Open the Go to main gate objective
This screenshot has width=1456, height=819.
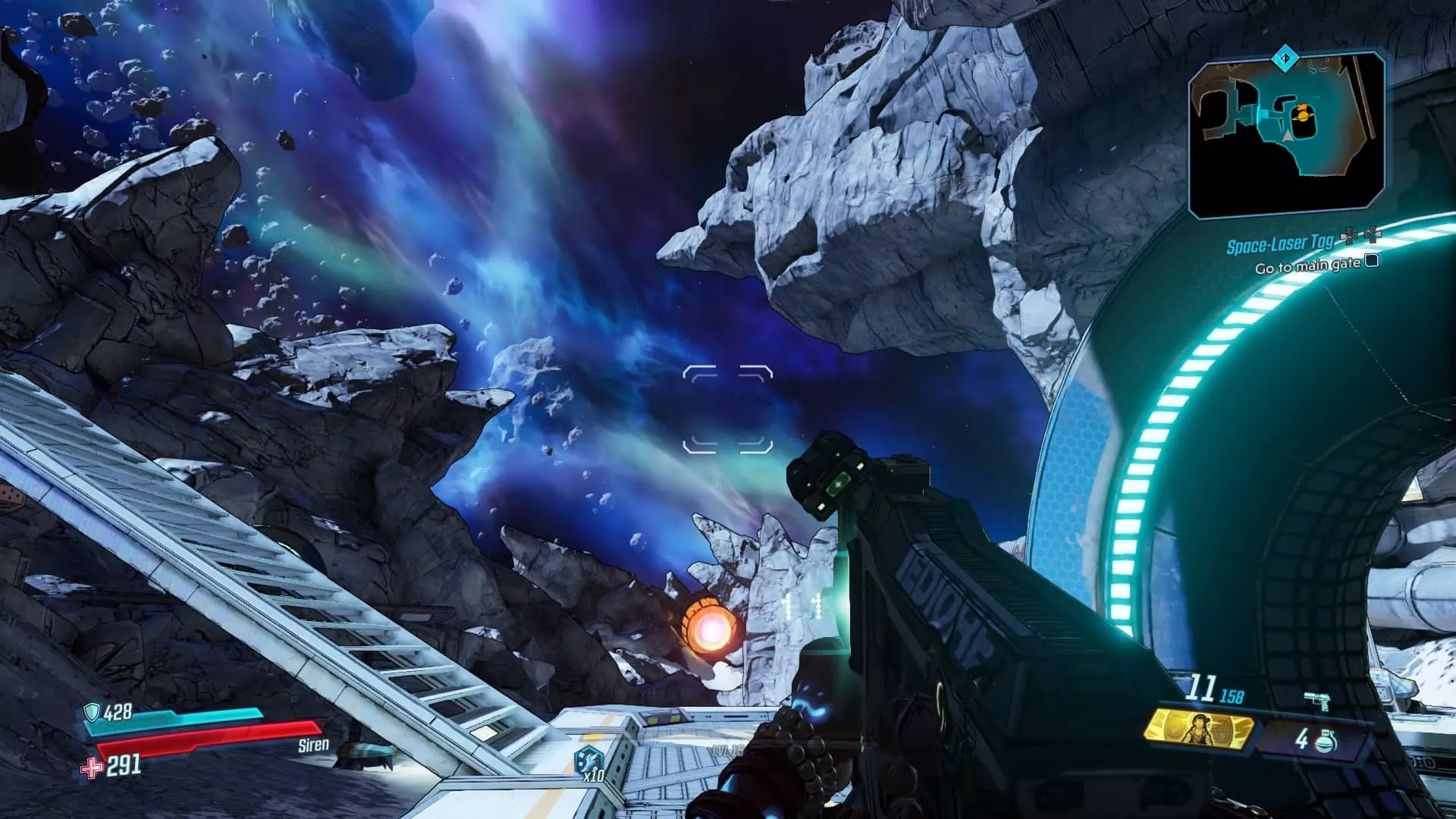1307,267
